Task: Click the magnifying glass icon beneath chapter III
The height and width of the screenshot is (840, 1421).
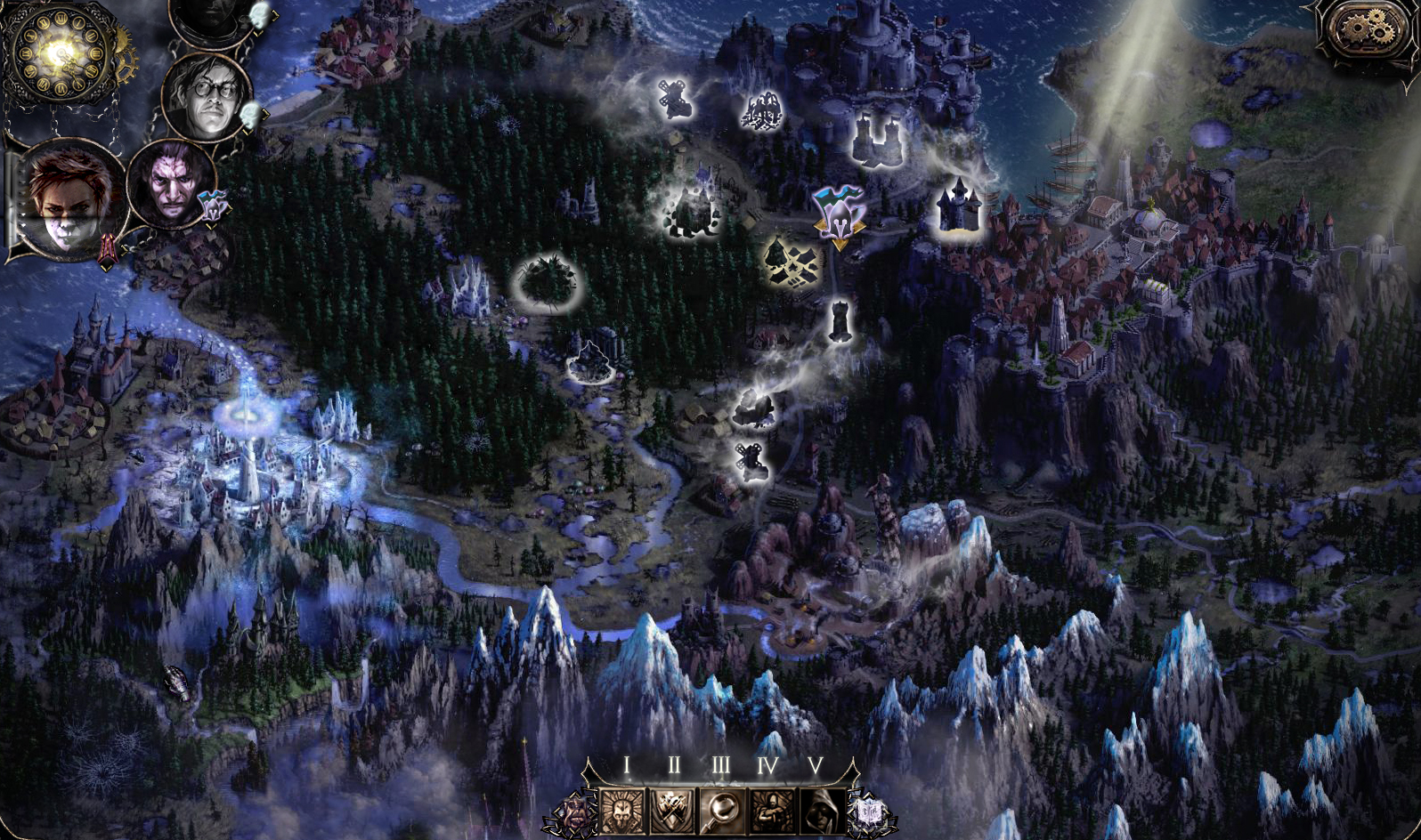Action: [723, 809]
